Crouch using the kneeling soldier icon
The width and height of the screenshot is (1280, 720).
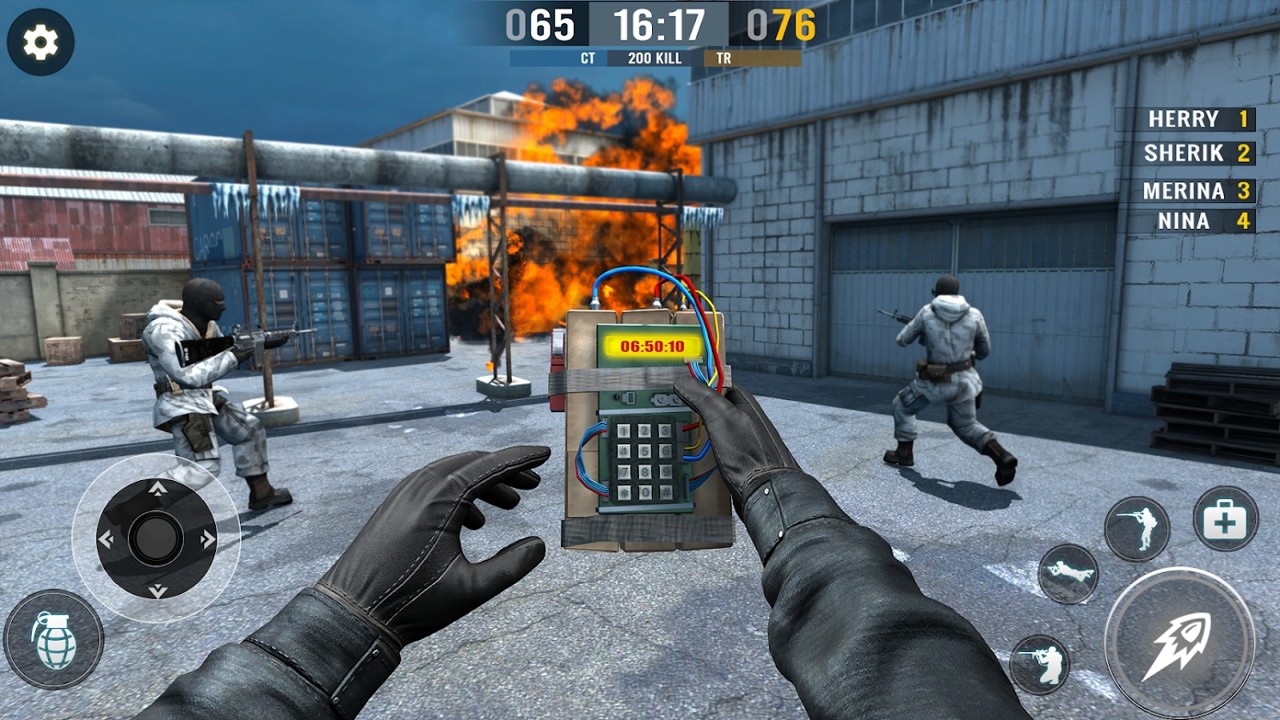coord(1039,664)
